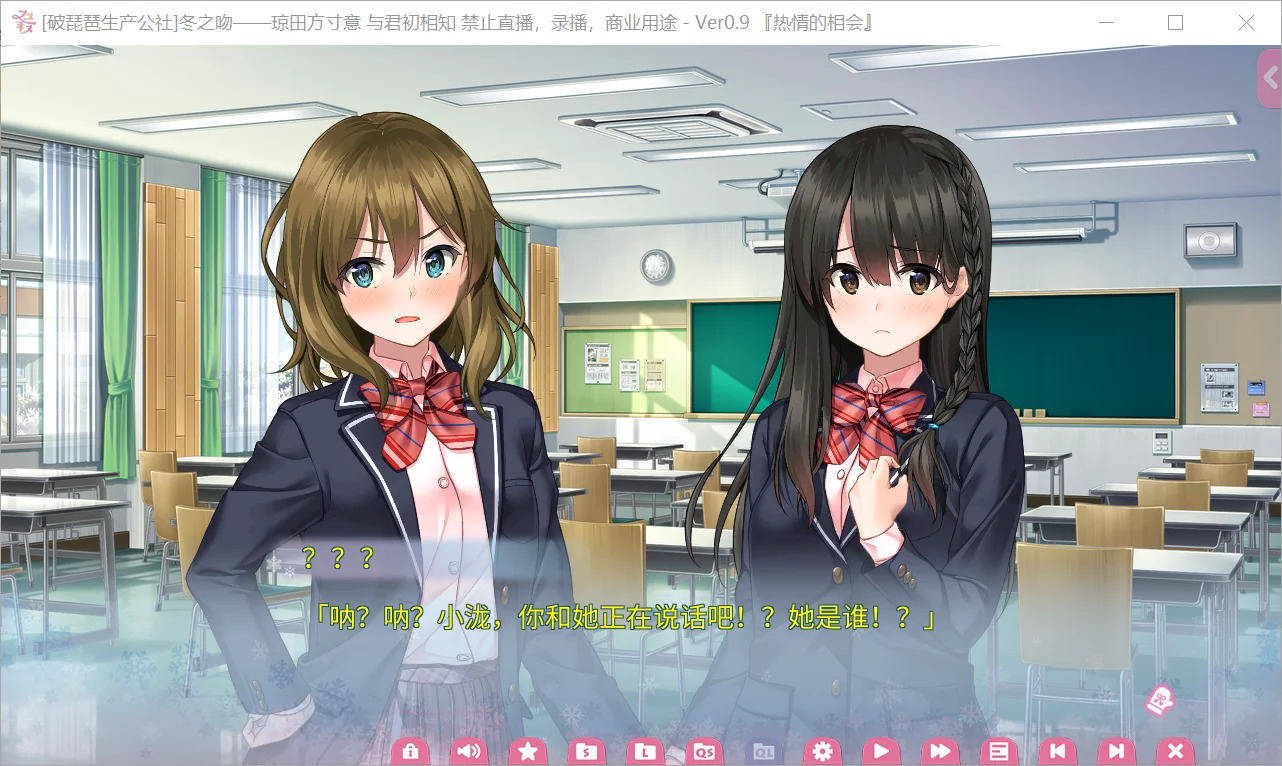Open the load menu with the L icon
This screenshot has width=1282, height=766.
tap(645, 750)
